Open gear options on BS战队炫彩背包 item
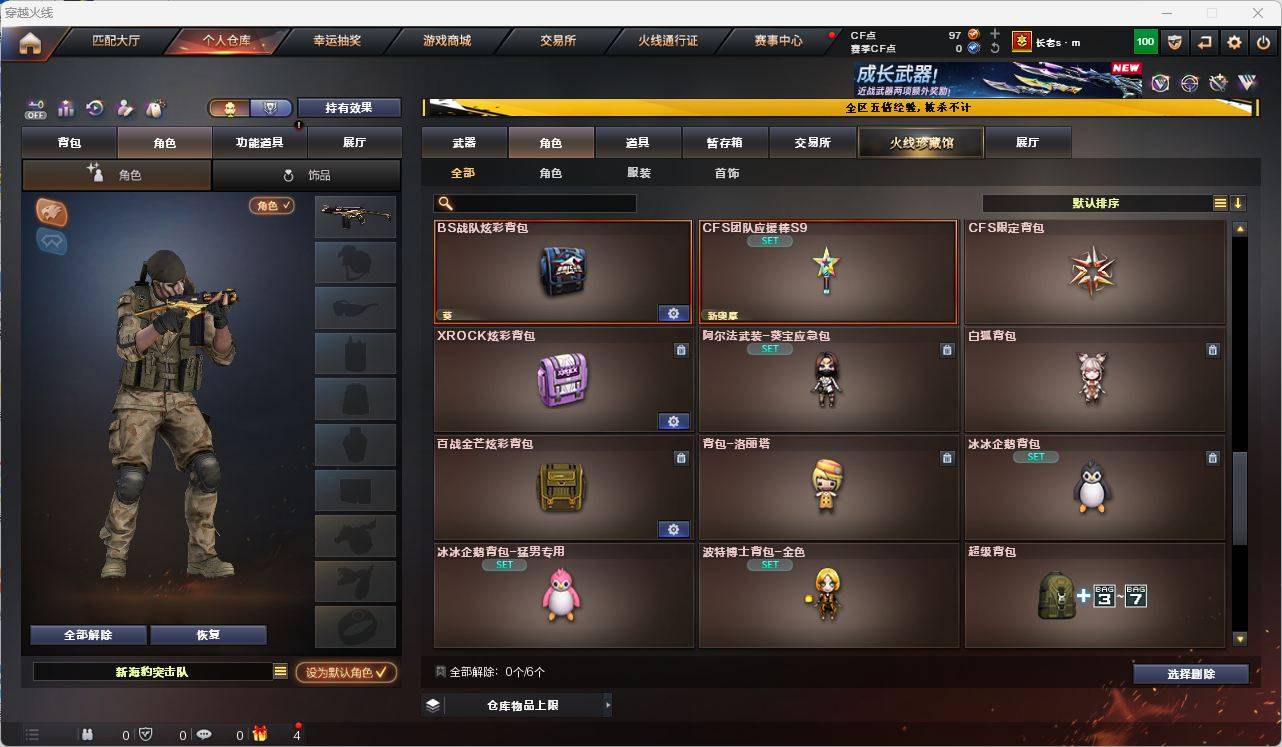Image resolution: width=1282 pixels, height=747 pixels. 673,313
